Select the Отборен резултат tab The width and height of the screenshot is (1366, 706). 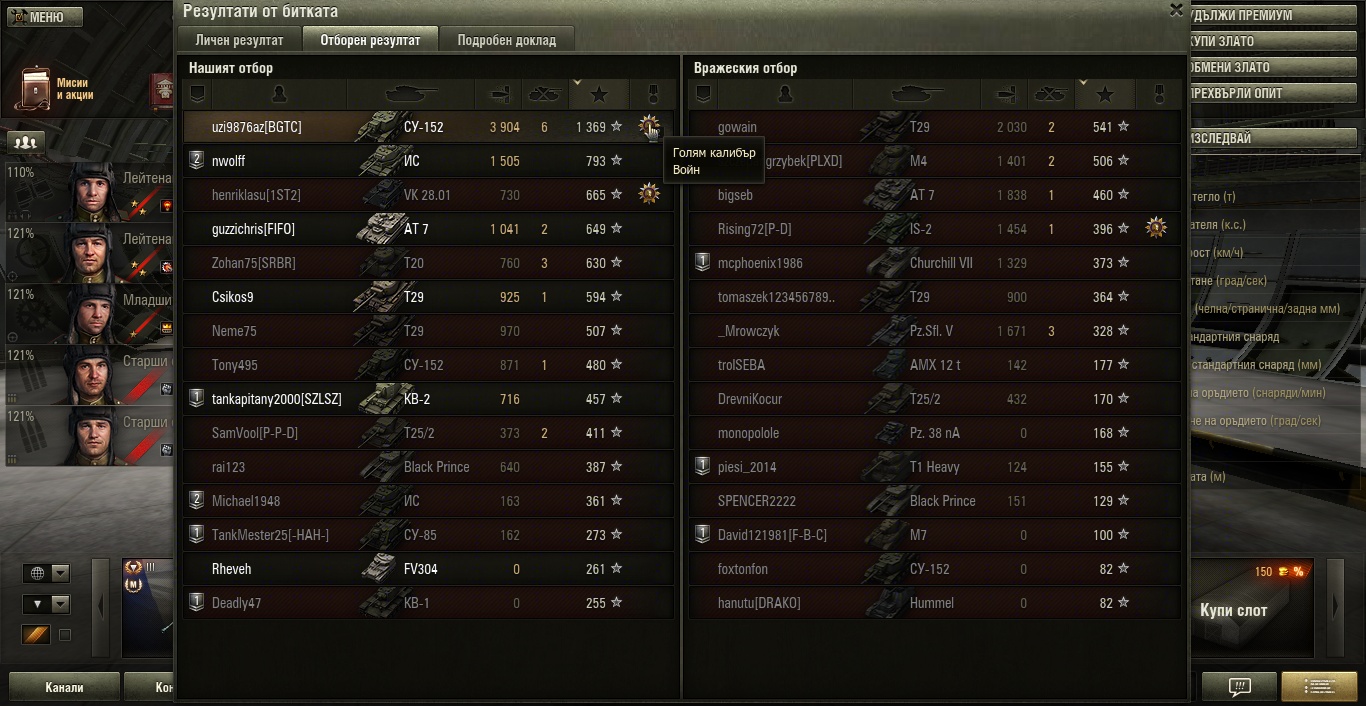click(x=370, y=40)
